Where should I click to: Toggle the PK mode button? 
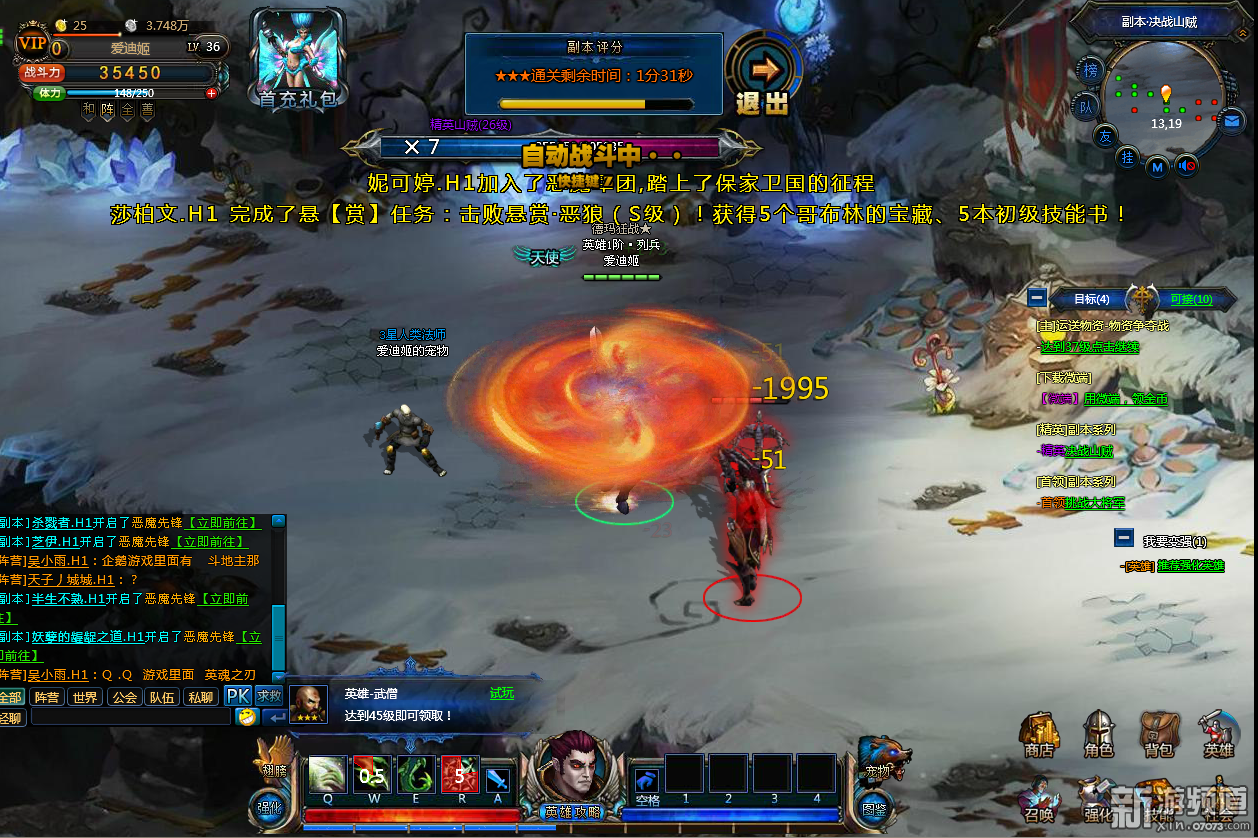point(237,696)
